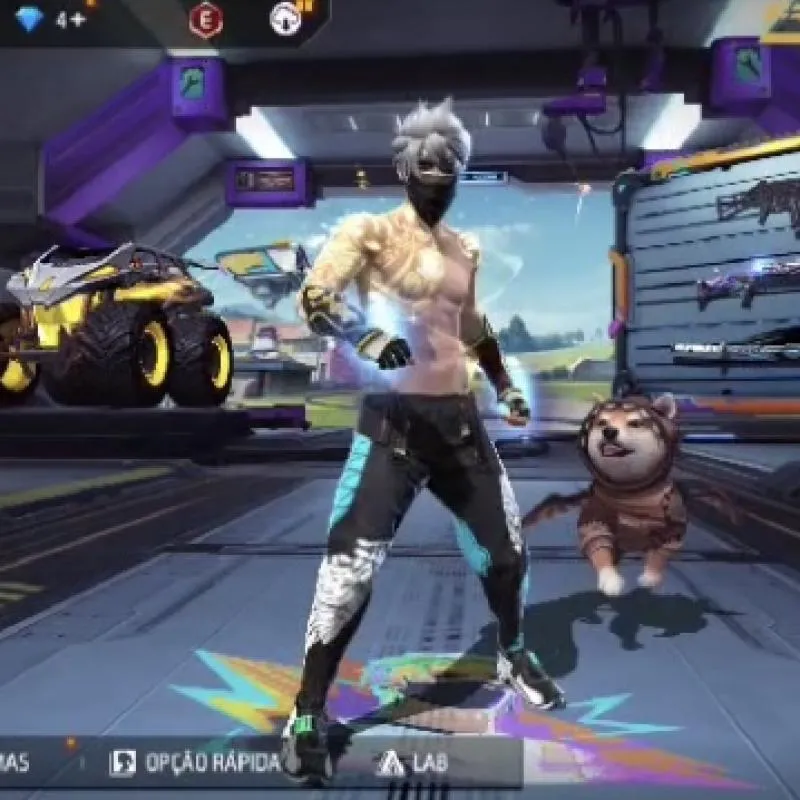Select the blue diamond currency icon
This screenshot has width=800, height=800.
(29, 19)
